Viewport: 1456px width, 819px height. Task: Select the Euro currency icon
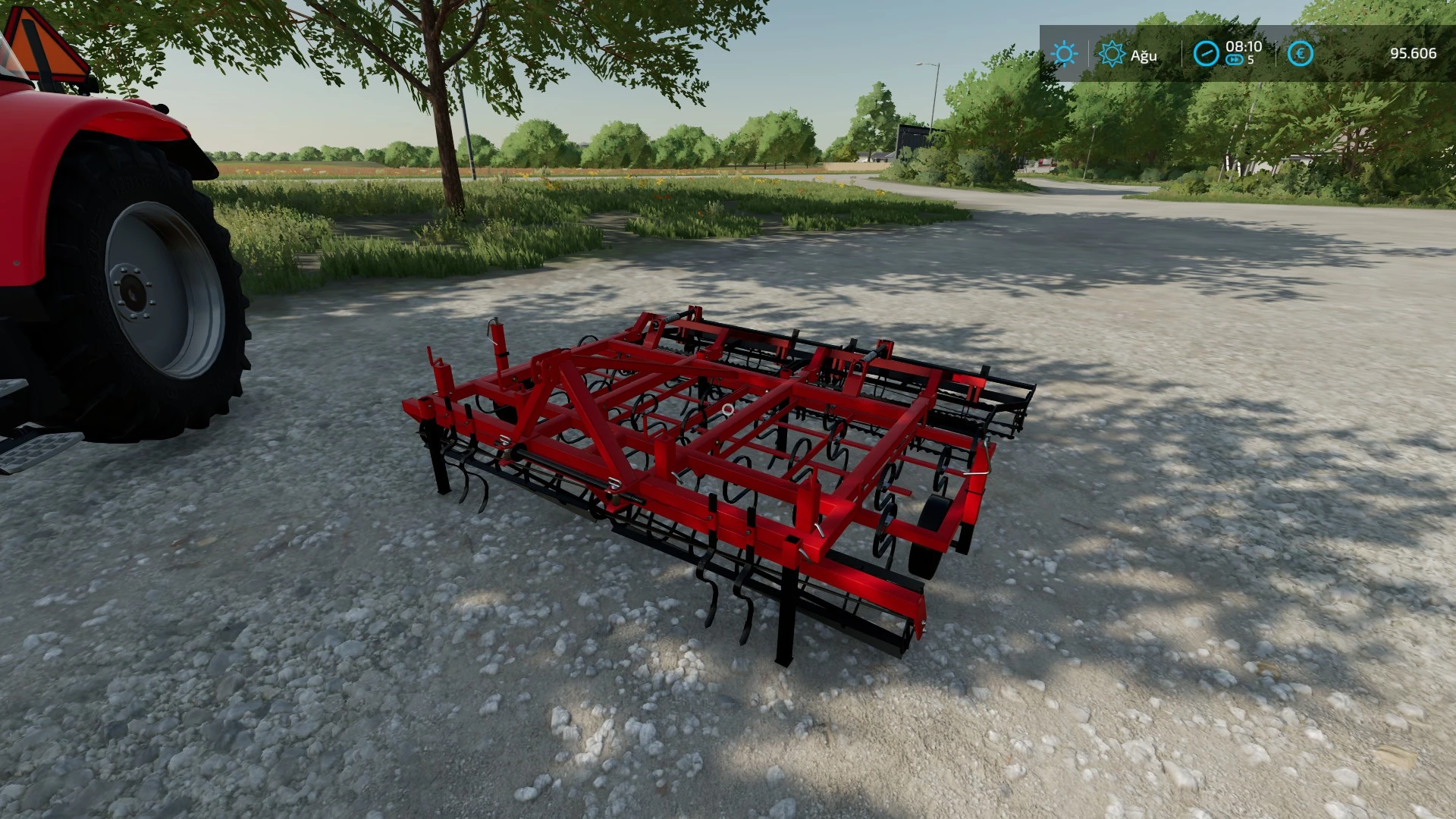click(x=1301, y=53)
